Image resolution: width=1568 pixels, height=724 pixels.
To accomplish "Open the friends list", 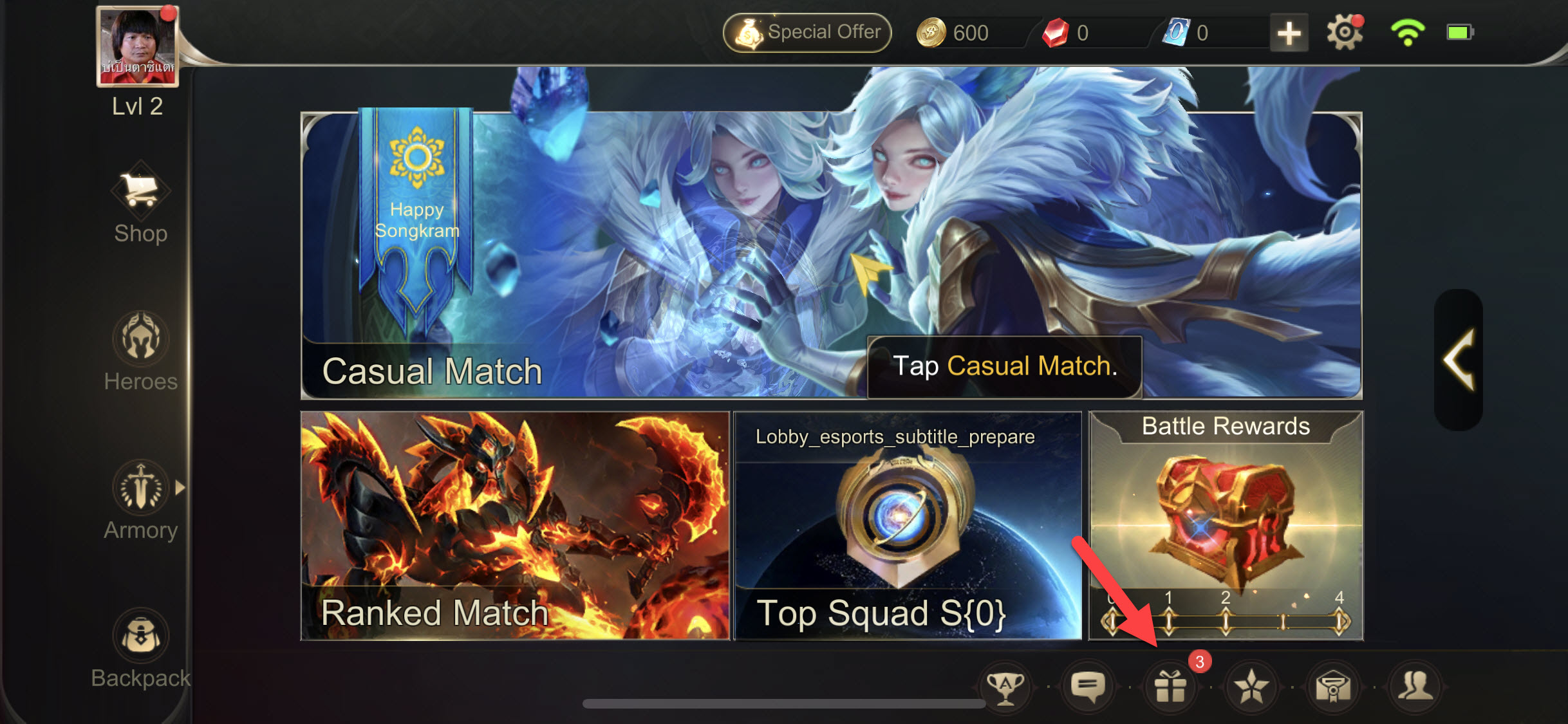I will point(1416,687).
